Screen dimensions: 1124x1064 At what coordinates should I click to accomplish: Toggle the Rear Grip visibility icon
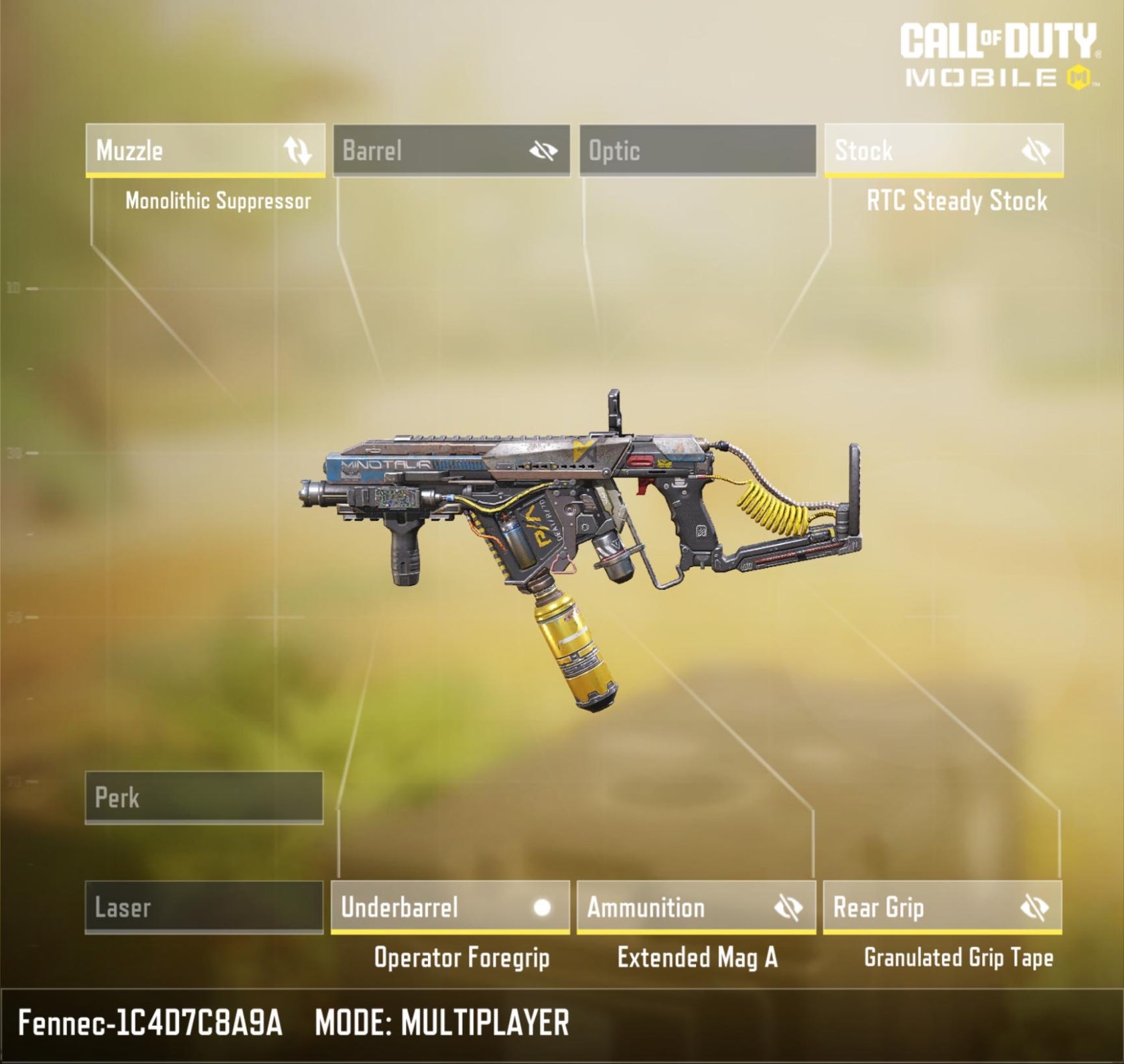pos(1034,908)
